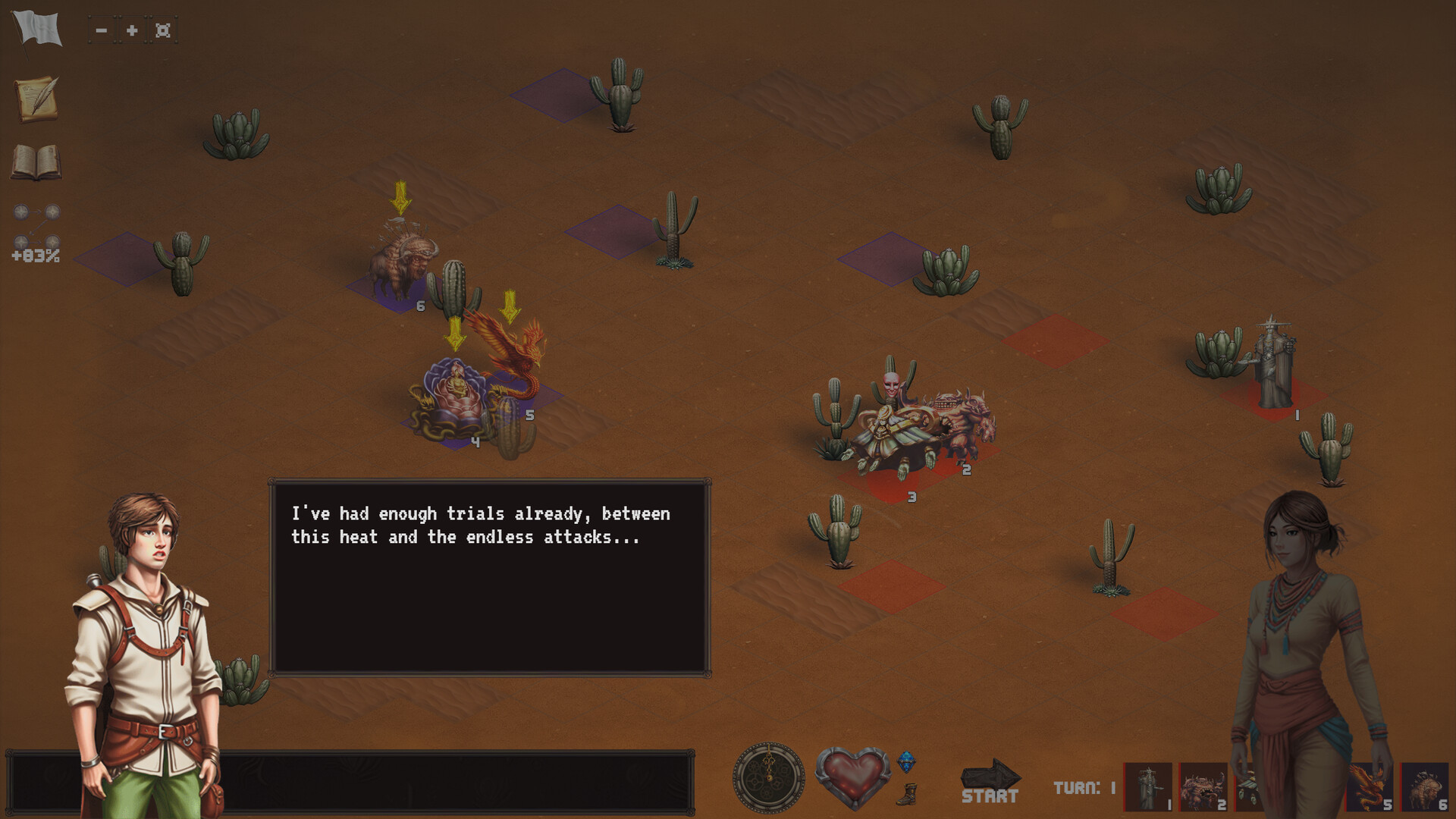
Task: Select the demon portrait numbered 2
Action: click(1202, 786)
